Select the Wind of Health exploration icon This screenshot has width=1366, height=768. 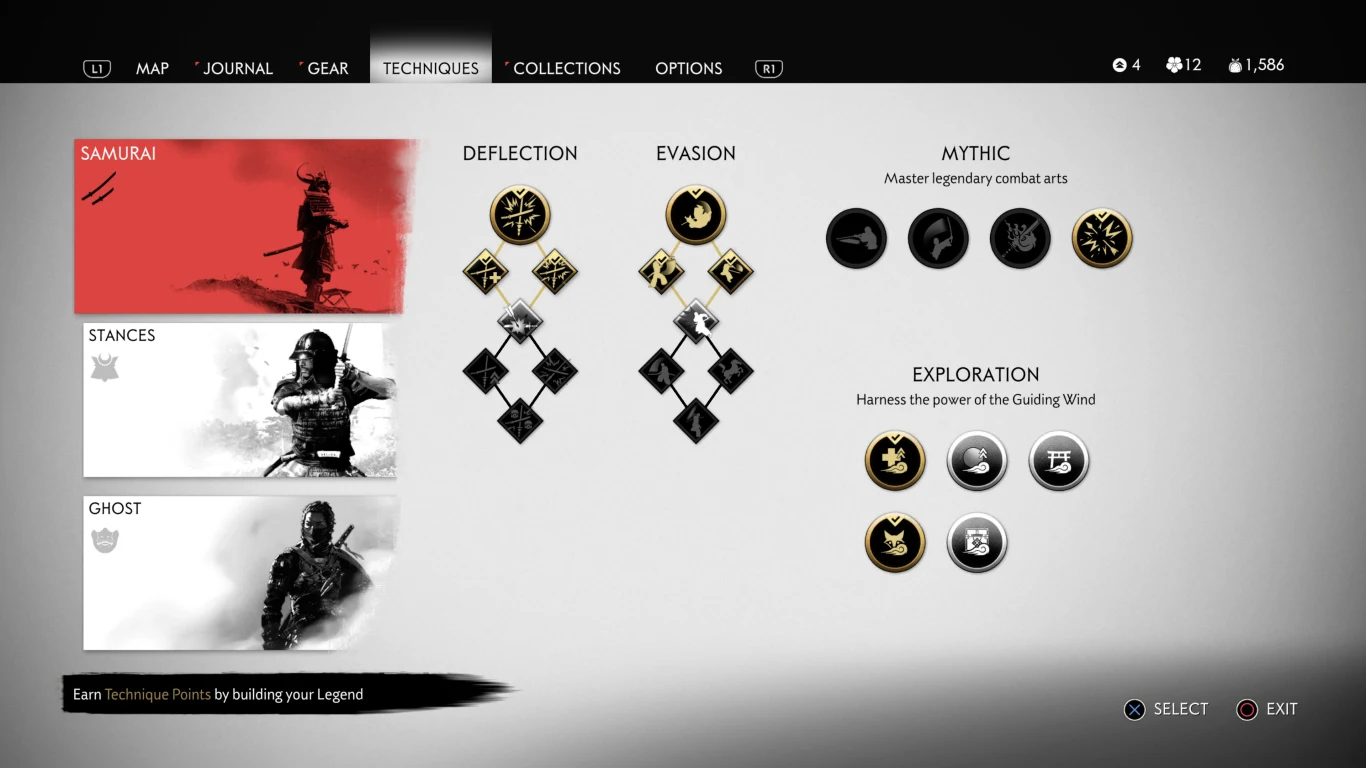coord(895,461)
